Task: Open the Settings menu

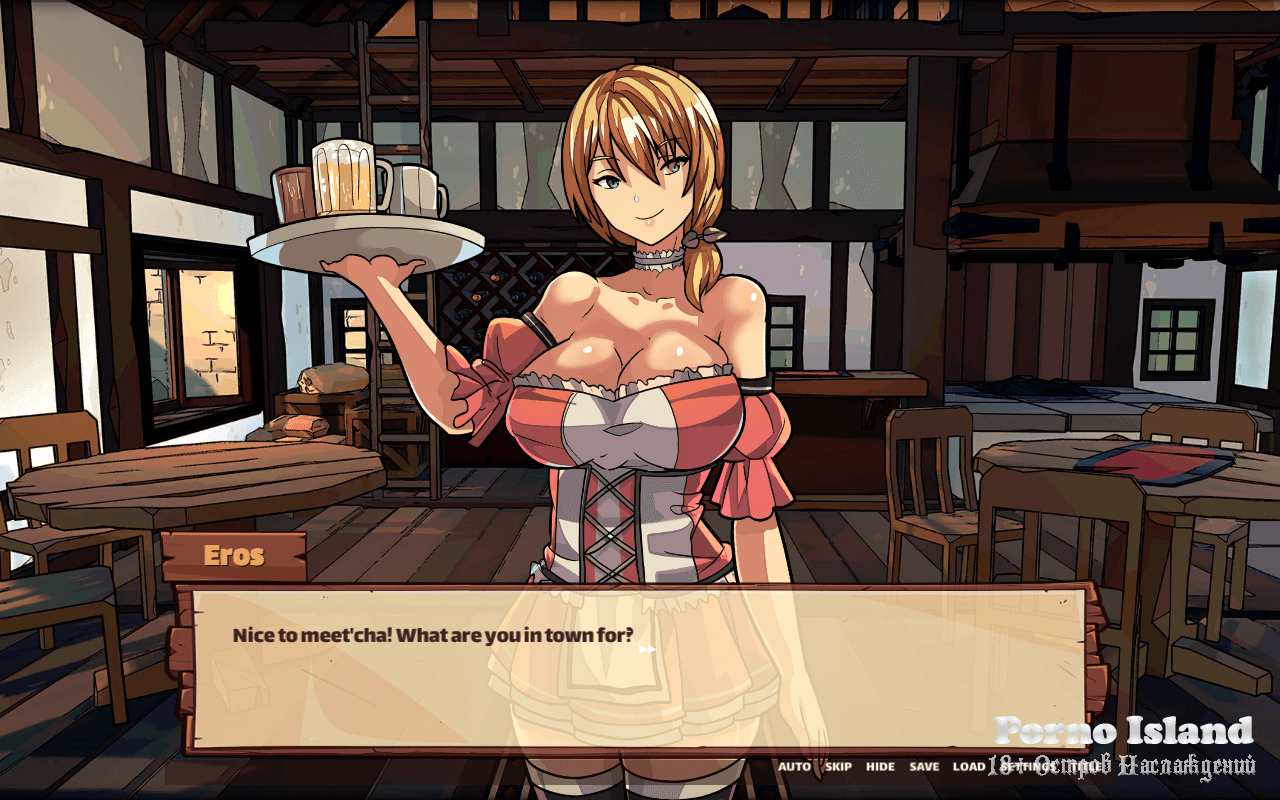Action: coord(1028,767)
